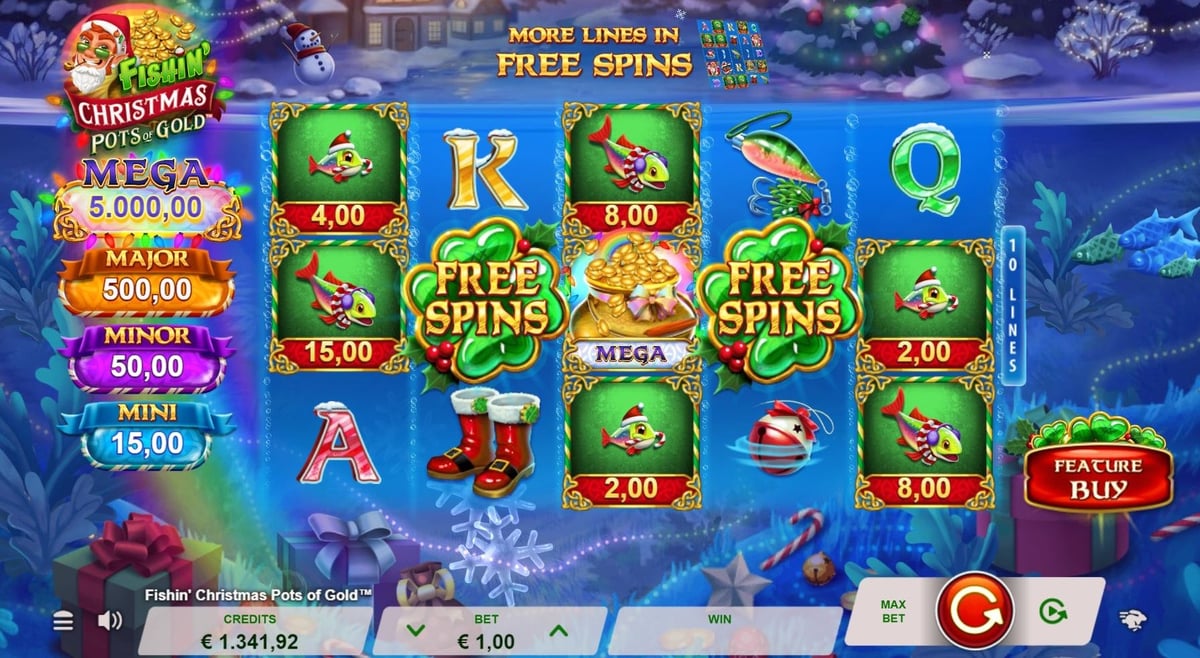Toggle the sound speaker icon
Viewport: 1200px width, 658px height.
[x=109, y=621]
